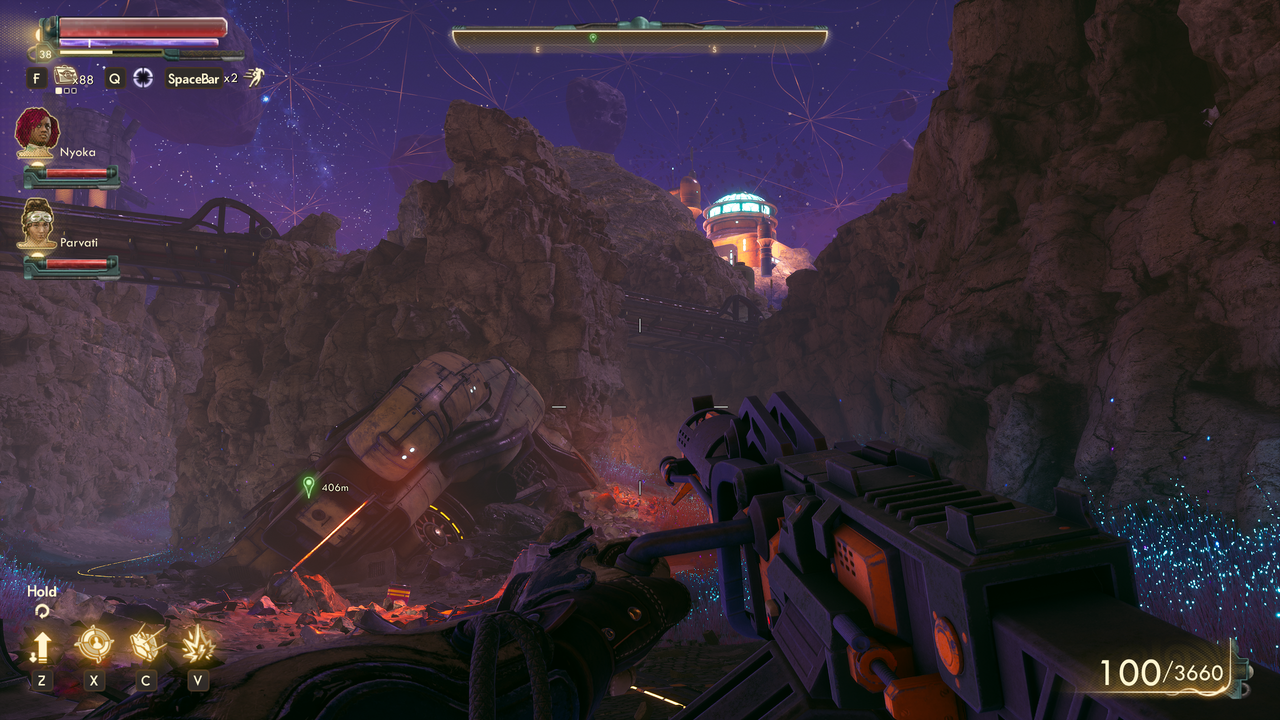Activate the tactical time dilation icon
The image size is (1280, 720).
[x=144, y=78]
